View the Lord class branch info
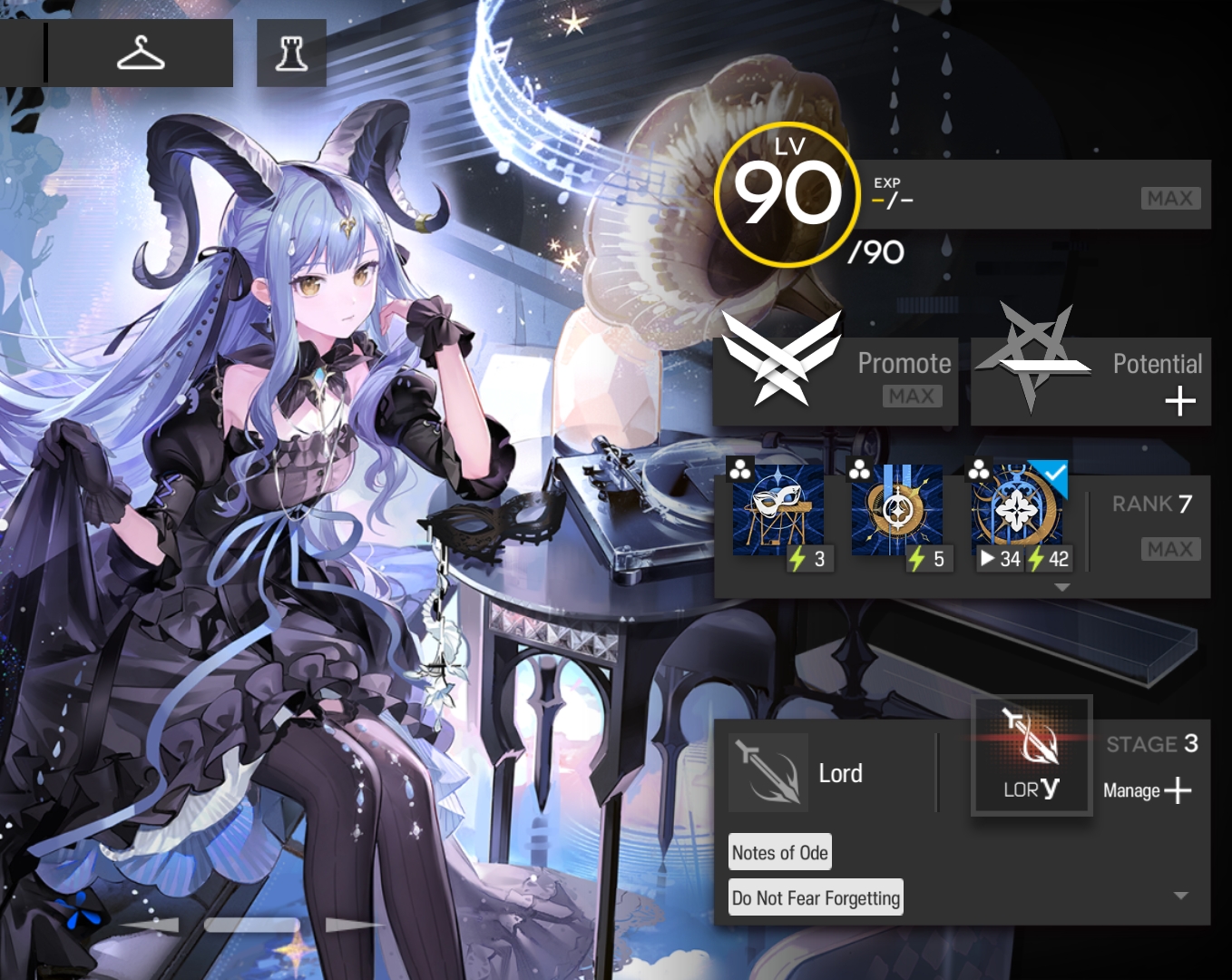Screen dimensions: 1232x980 click(798, 773)
